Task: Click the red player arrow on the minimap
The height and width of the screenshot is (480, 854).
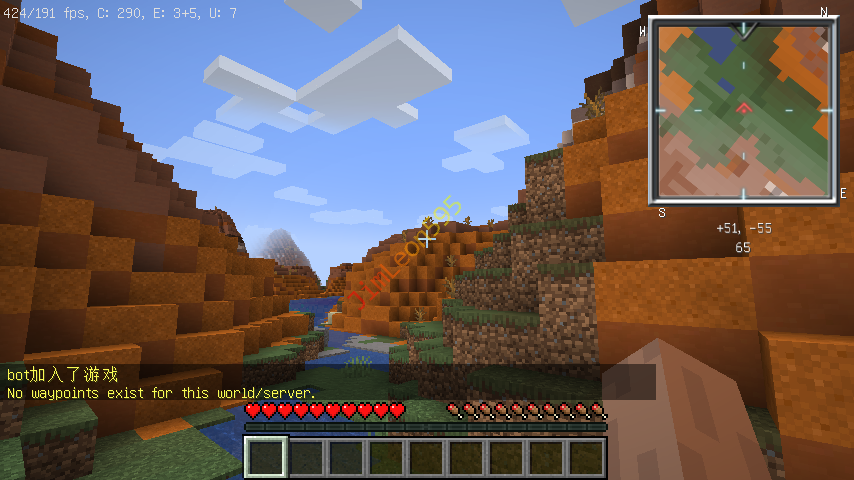Action: (x=742, y=107)
